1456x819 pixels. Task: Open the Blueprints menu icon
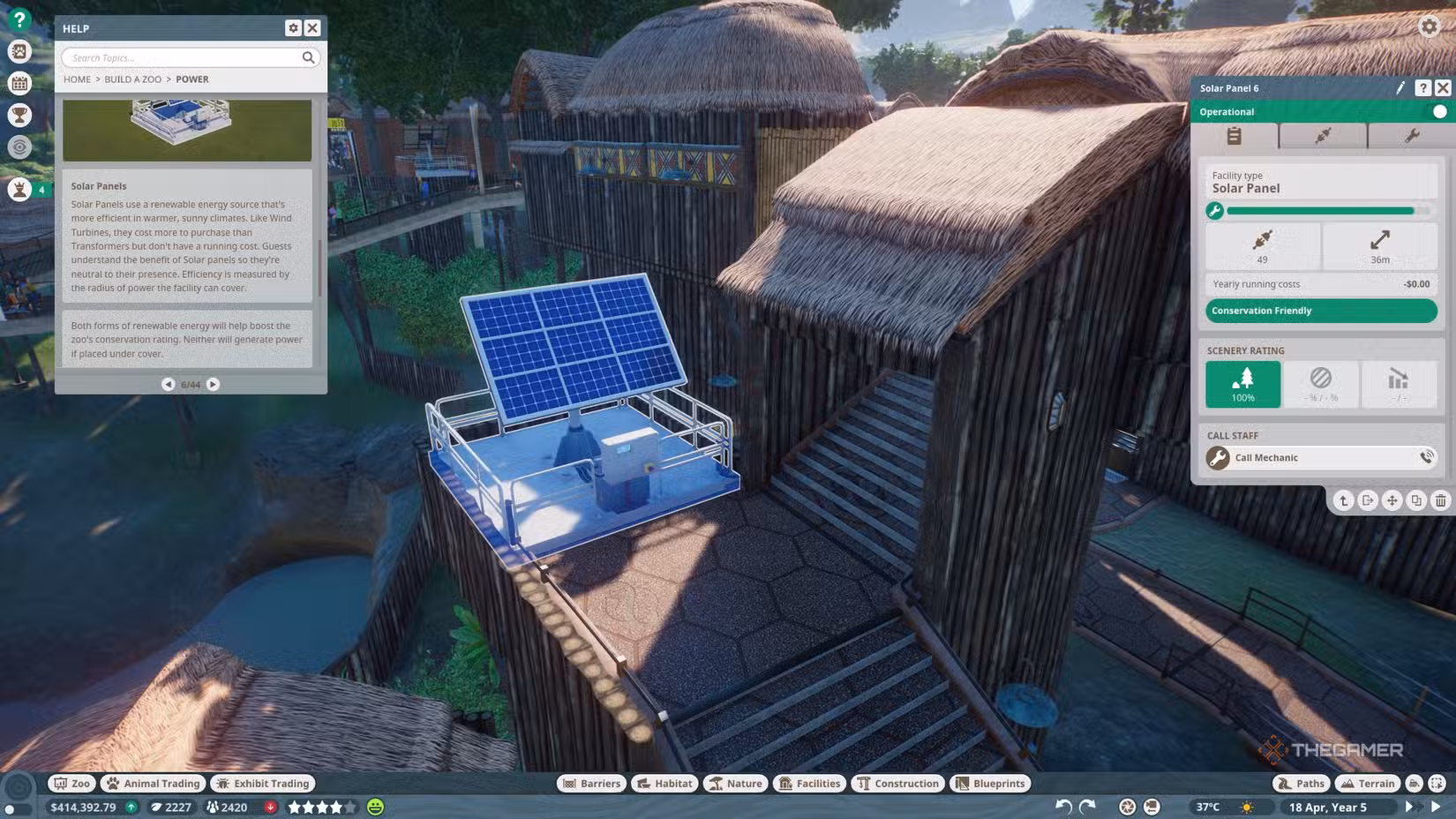[990, 783]
